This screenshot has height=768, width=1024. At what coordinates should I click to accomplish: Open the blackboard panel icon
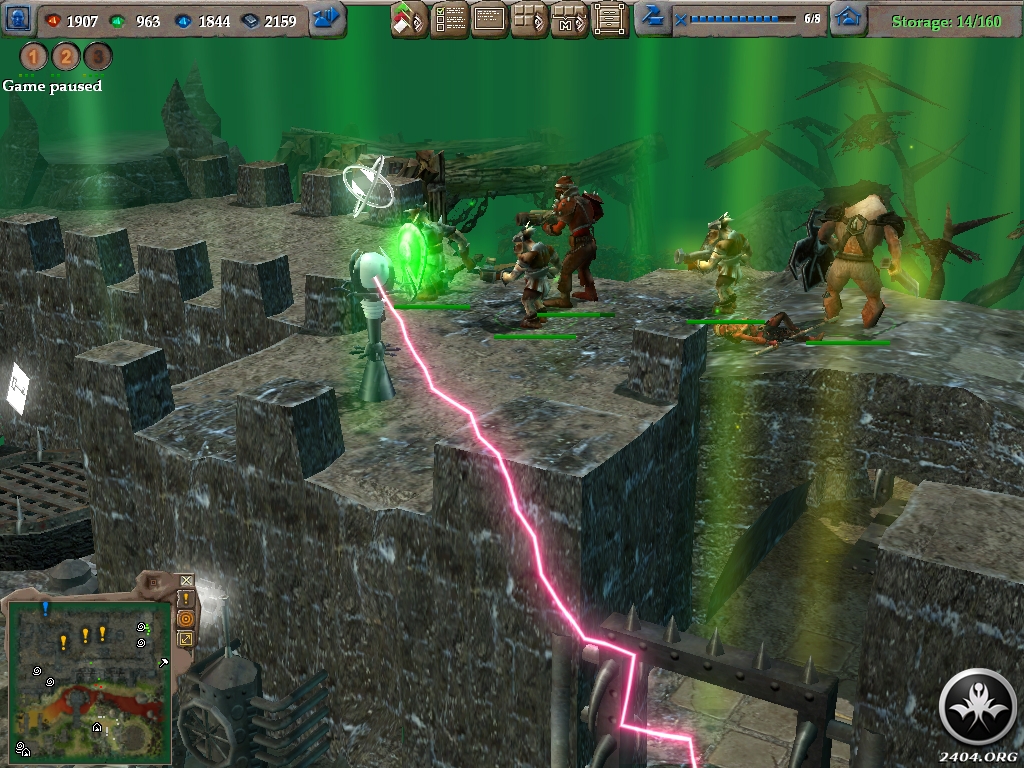(x=489, y=19)
